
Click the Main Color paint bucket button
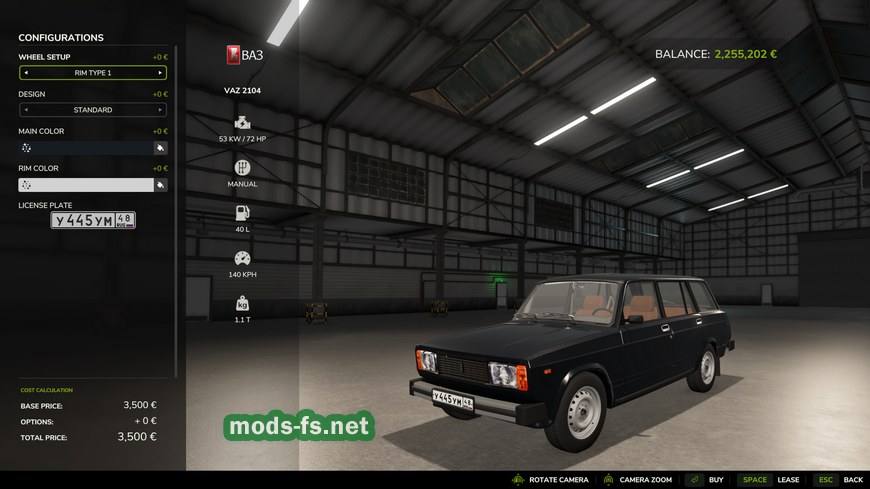(x=160, y=147)
